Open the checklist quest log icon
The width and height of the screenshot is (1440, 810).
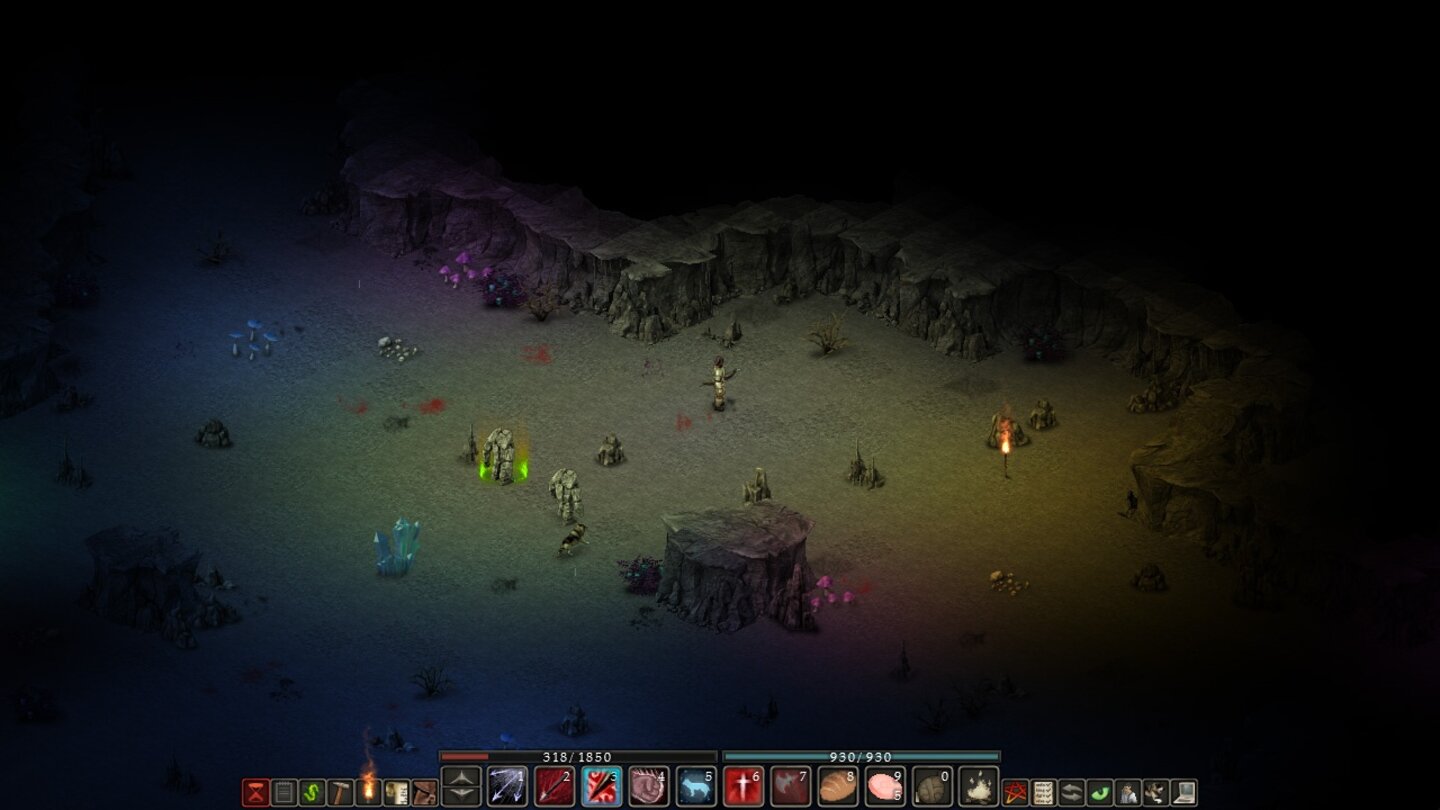pos(1044,793)
